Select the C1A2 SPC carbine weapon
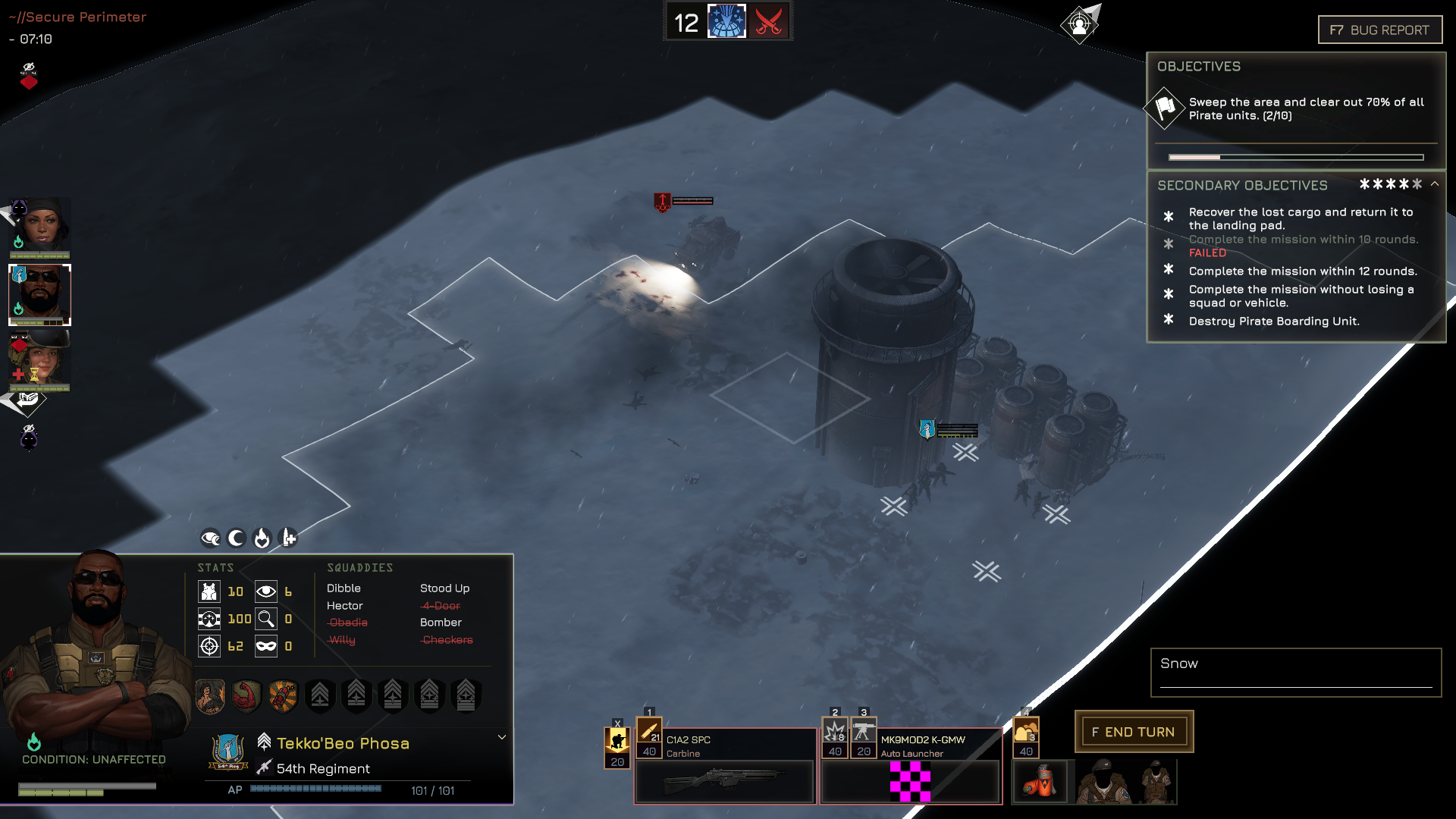 pos(725,780)
